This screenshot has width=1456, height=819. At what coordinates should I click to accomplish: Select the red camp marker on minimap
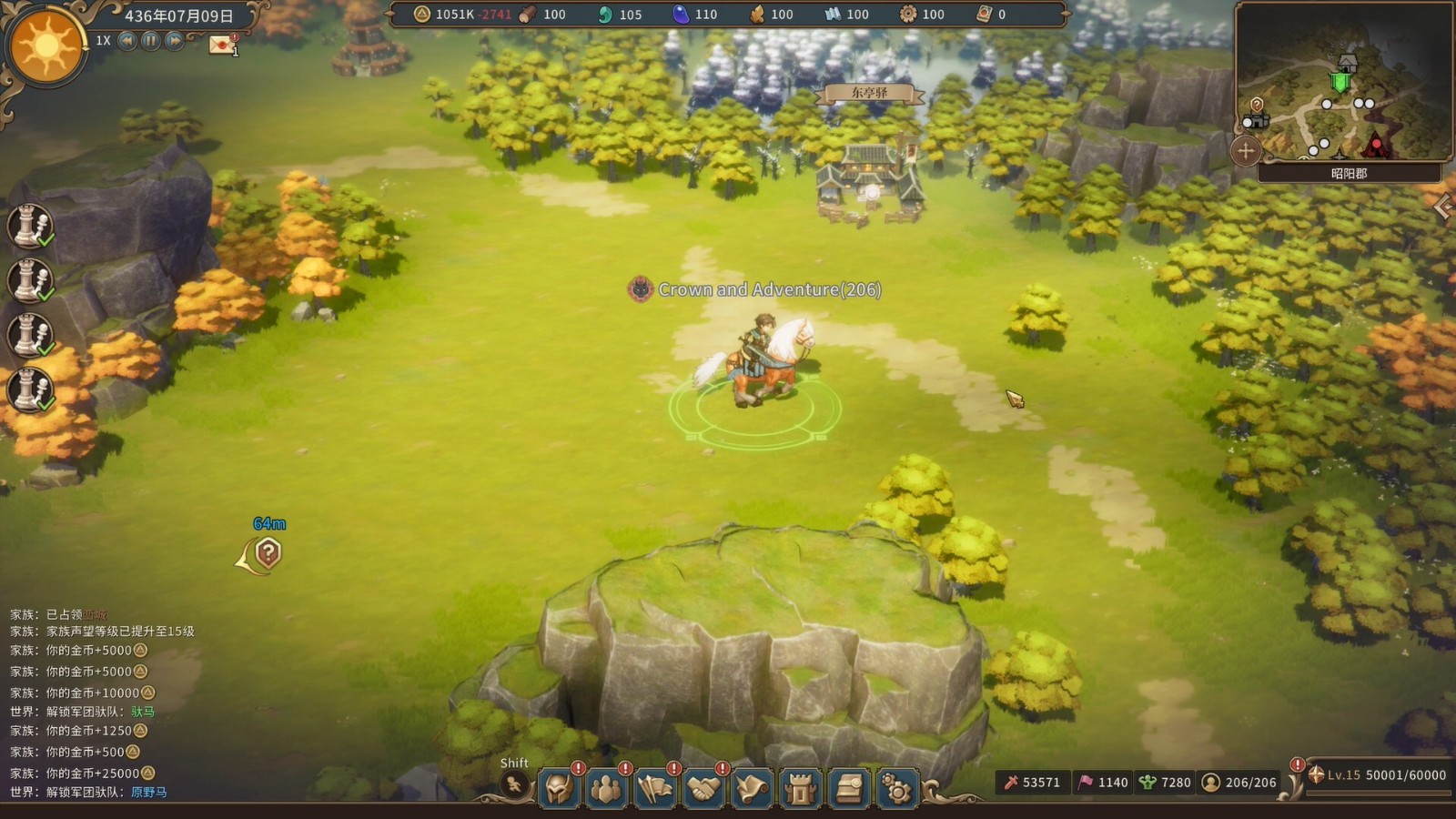(x=1376, y=144)
